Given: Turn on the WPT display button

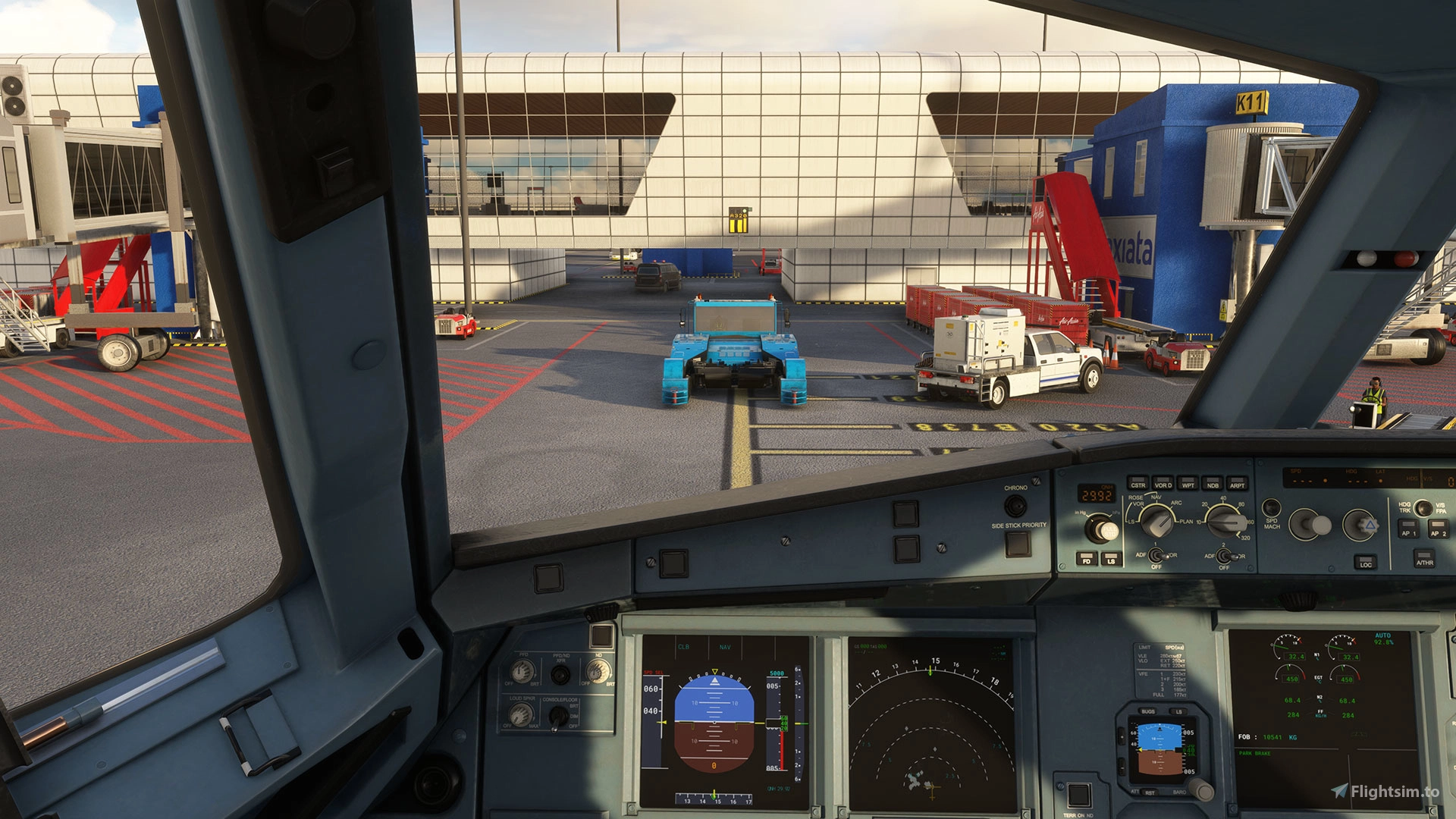Looking at the screenshot, I should point(1188,483).
